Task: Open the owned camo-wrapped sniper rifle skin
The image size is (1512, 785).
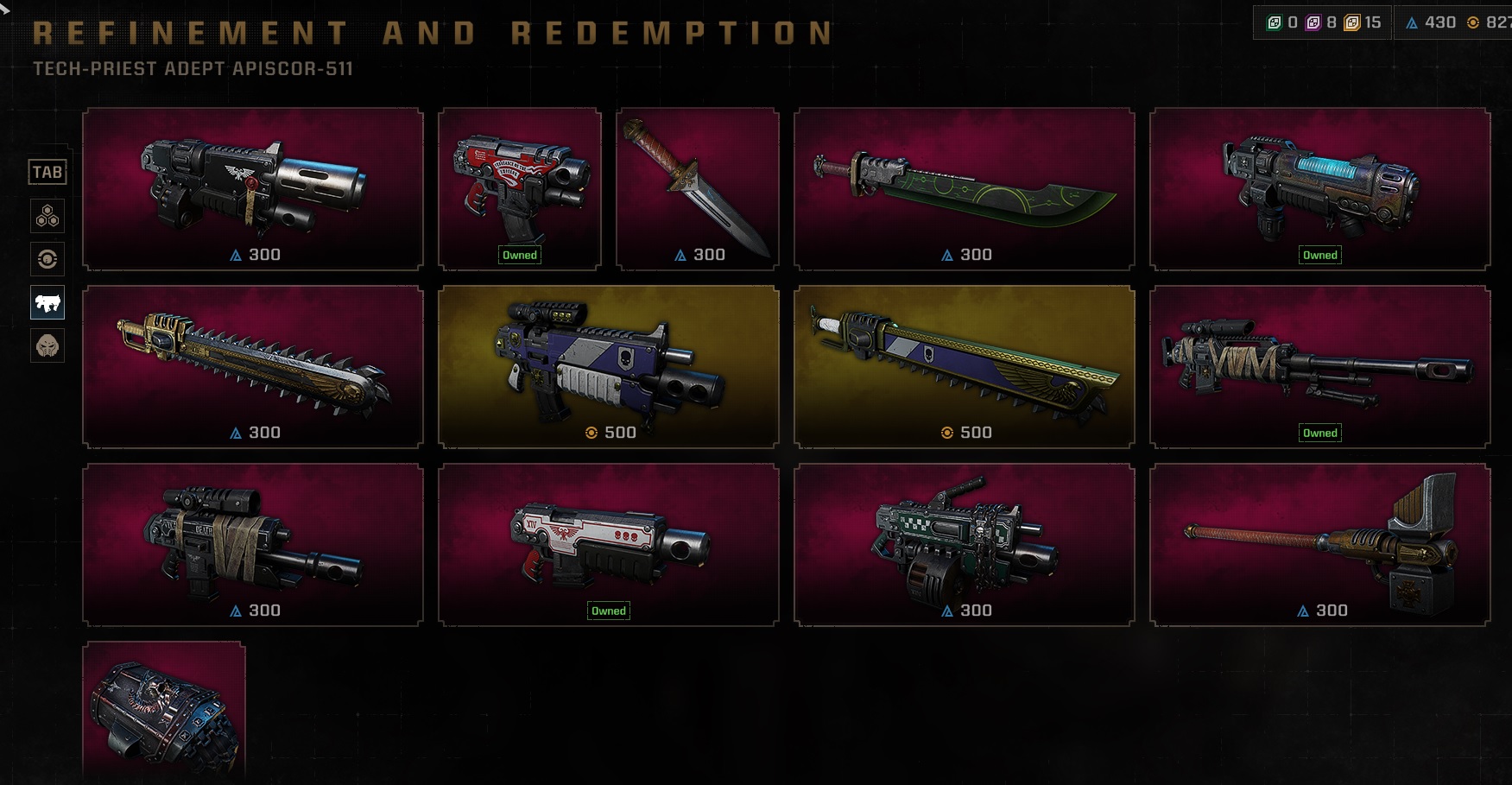Action: 1319,367
